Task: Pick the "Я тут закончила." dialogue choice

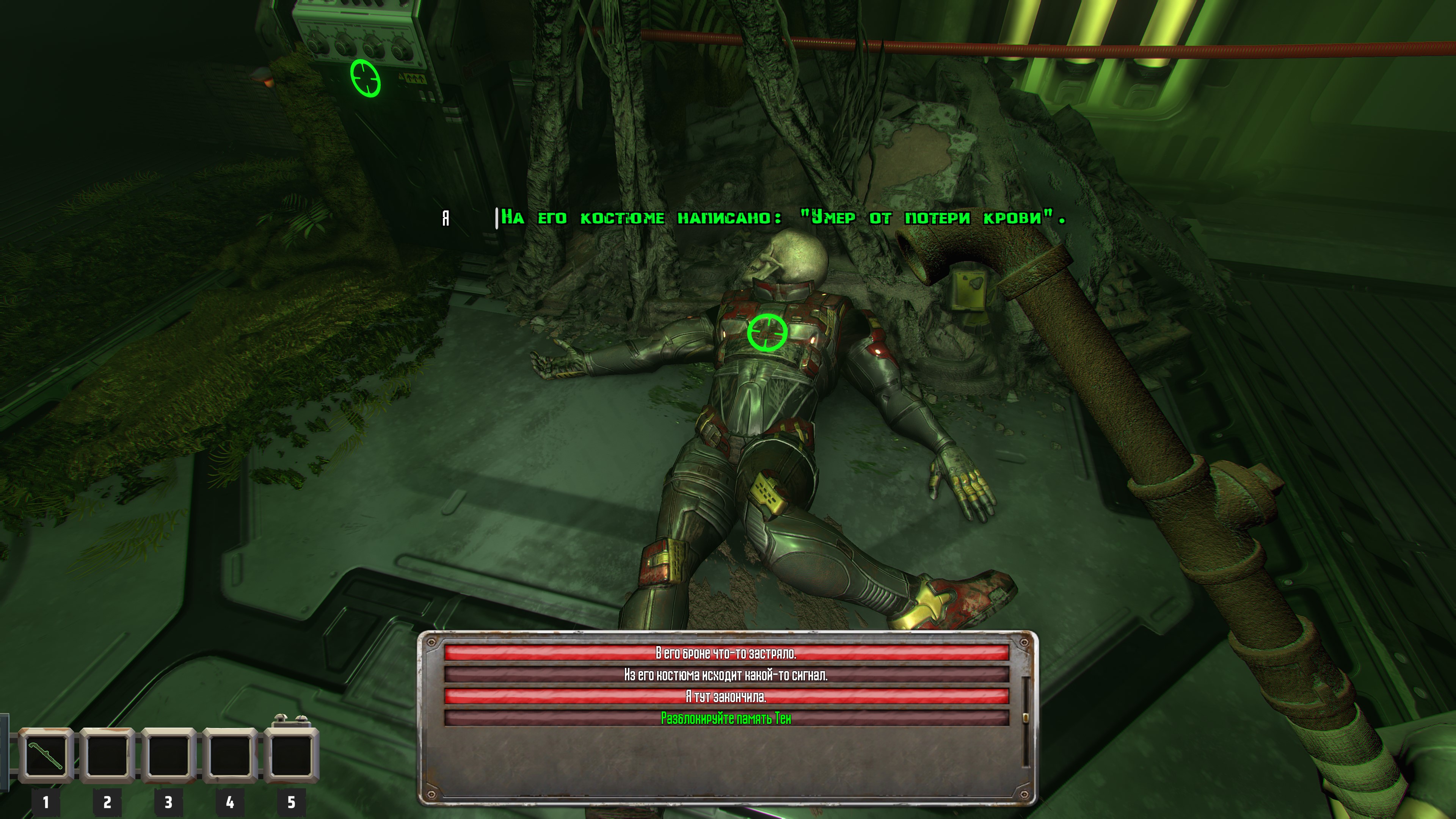Action: coord(726,697)
